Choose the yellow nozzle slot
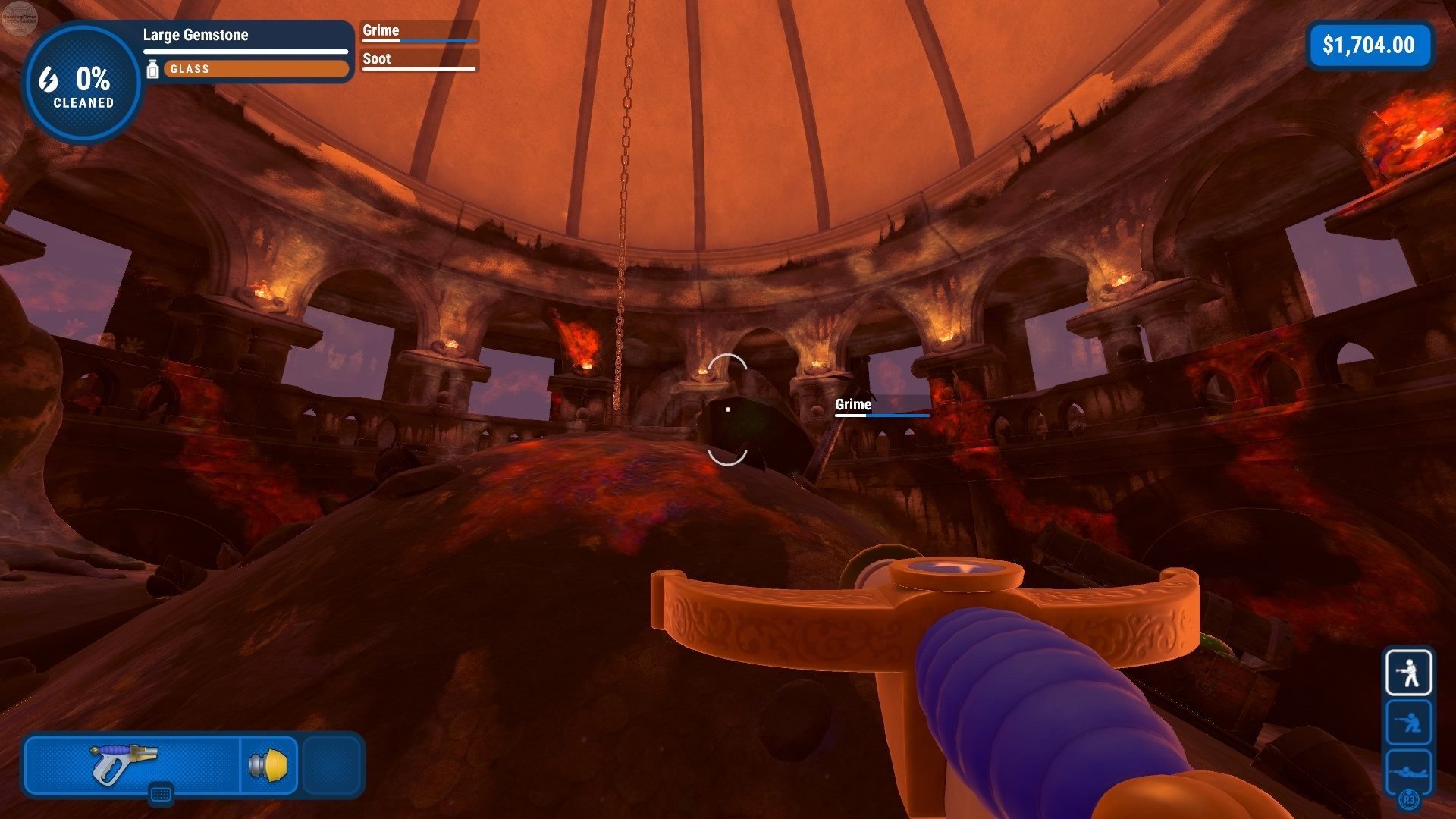 [x=269, y=764]
